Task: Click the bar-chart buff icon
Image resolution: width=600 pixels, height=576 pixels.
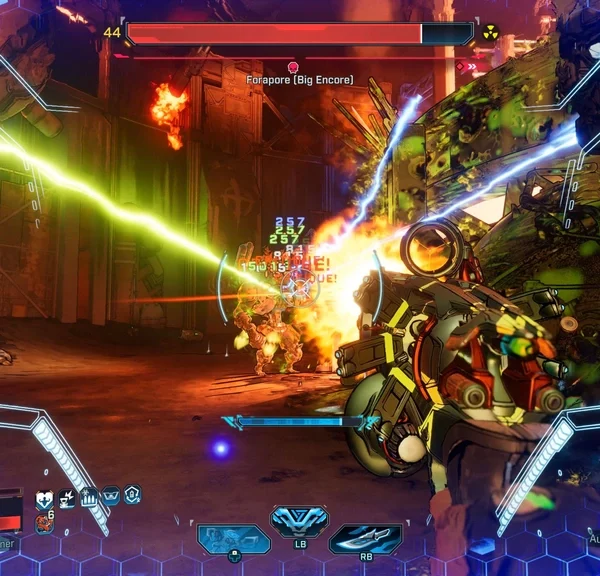Action: 88,496
